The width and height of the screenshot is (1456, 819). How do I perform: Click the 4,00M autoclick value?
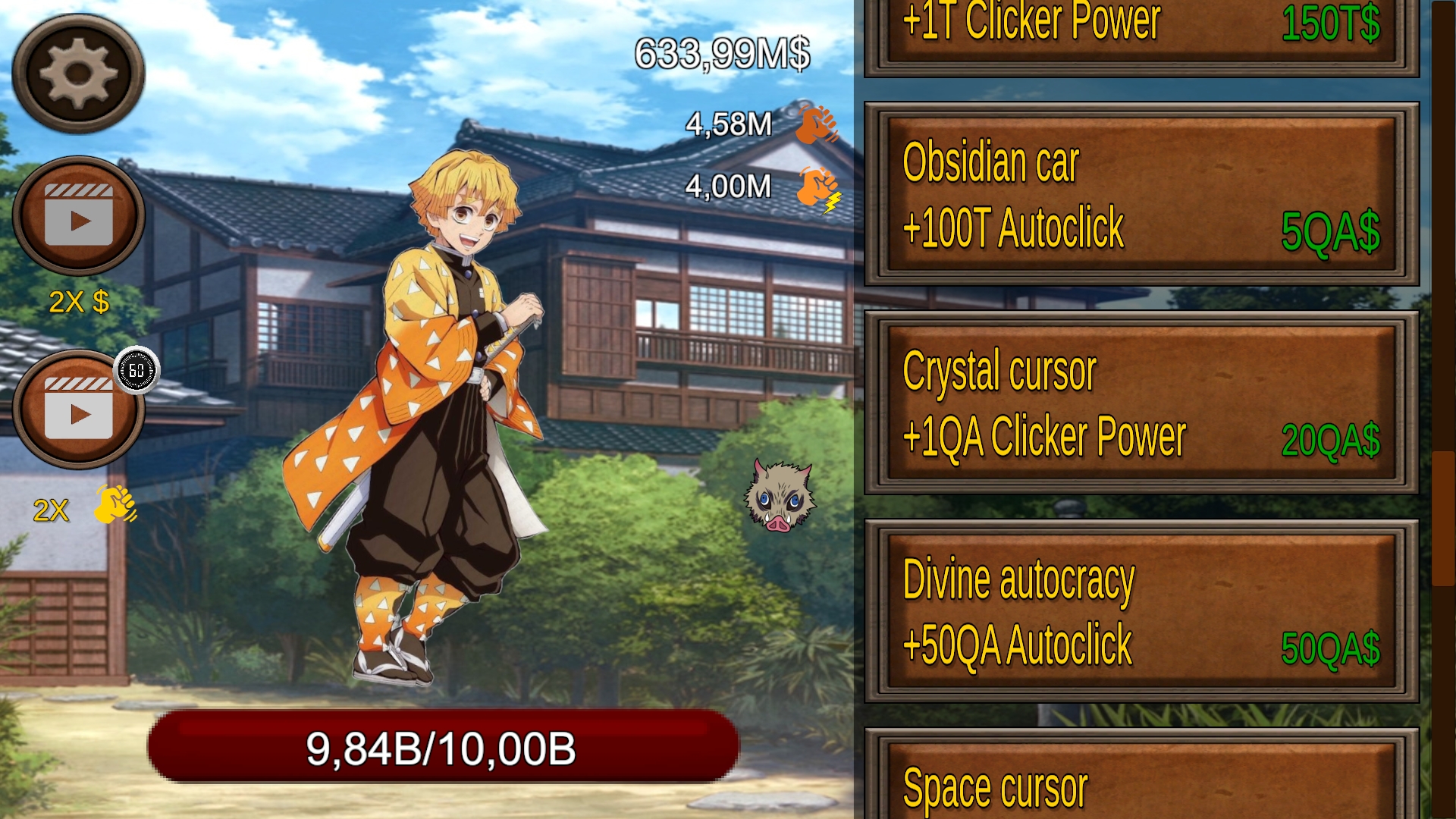point(728,186)
